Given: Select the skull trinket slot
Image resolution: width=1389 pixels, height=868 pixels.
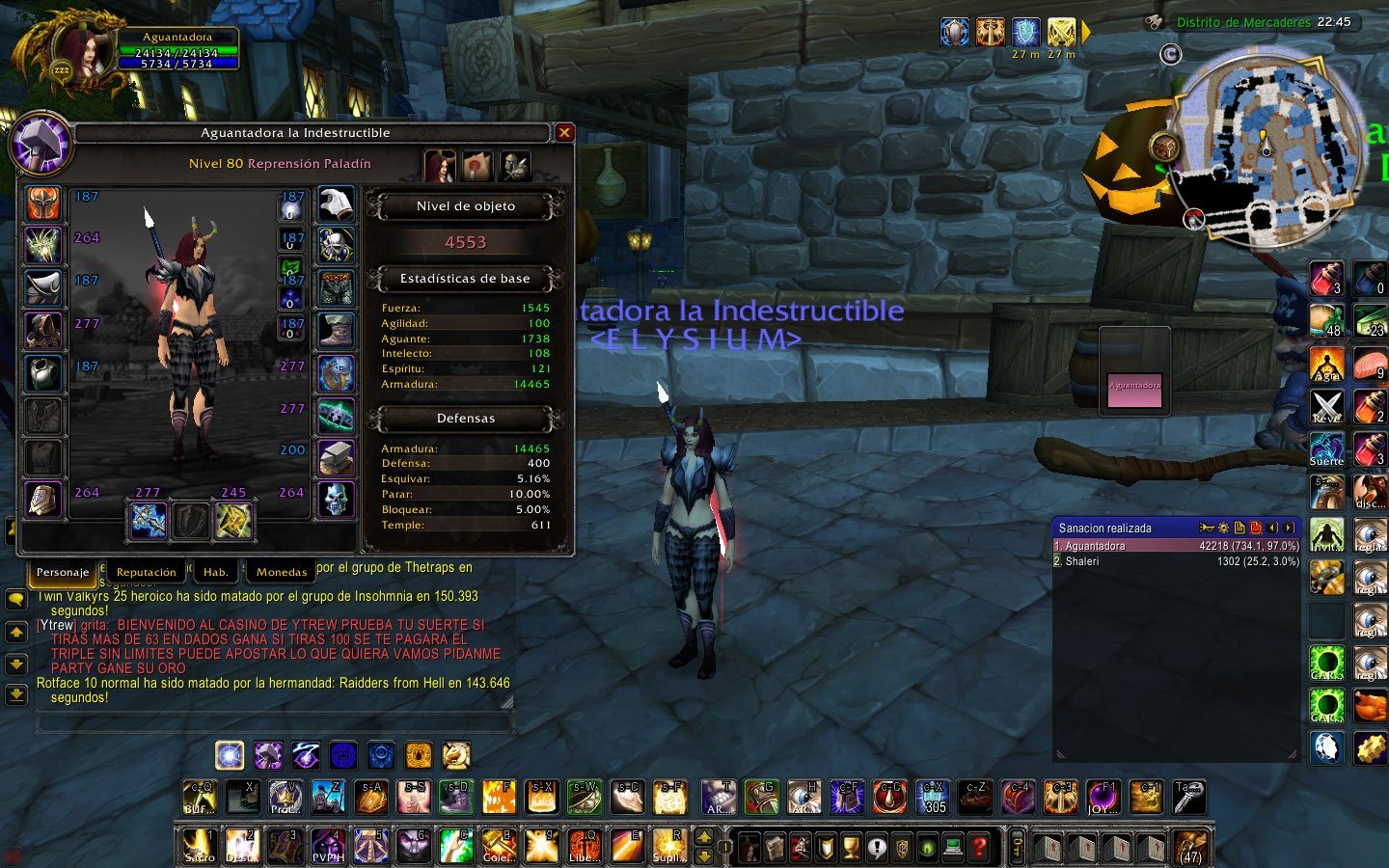Looking at the screenshot, I should (336, 500).
